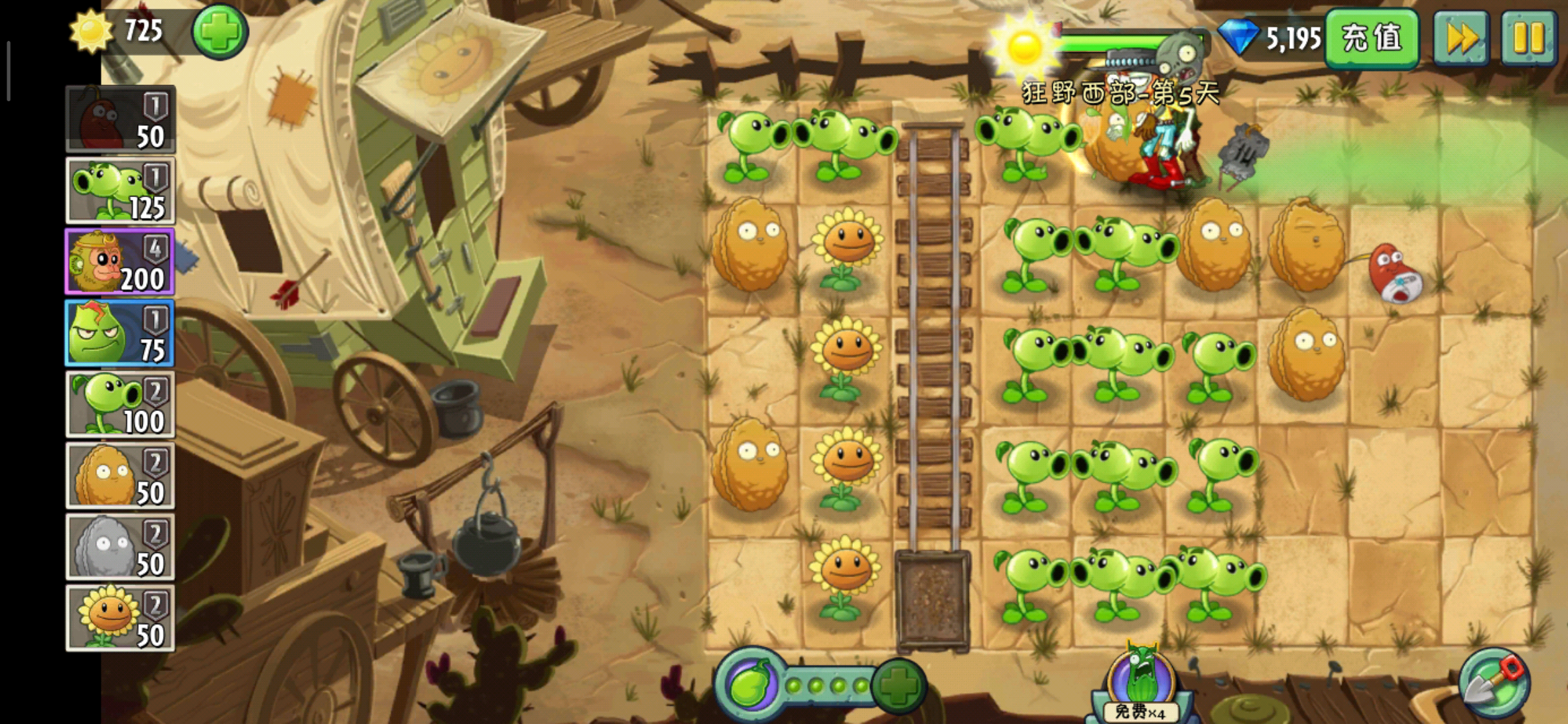Buy plant food with the green plus
Image resolution: width=1568 pixels, height=724 pixels.
(x=899, y=685)
